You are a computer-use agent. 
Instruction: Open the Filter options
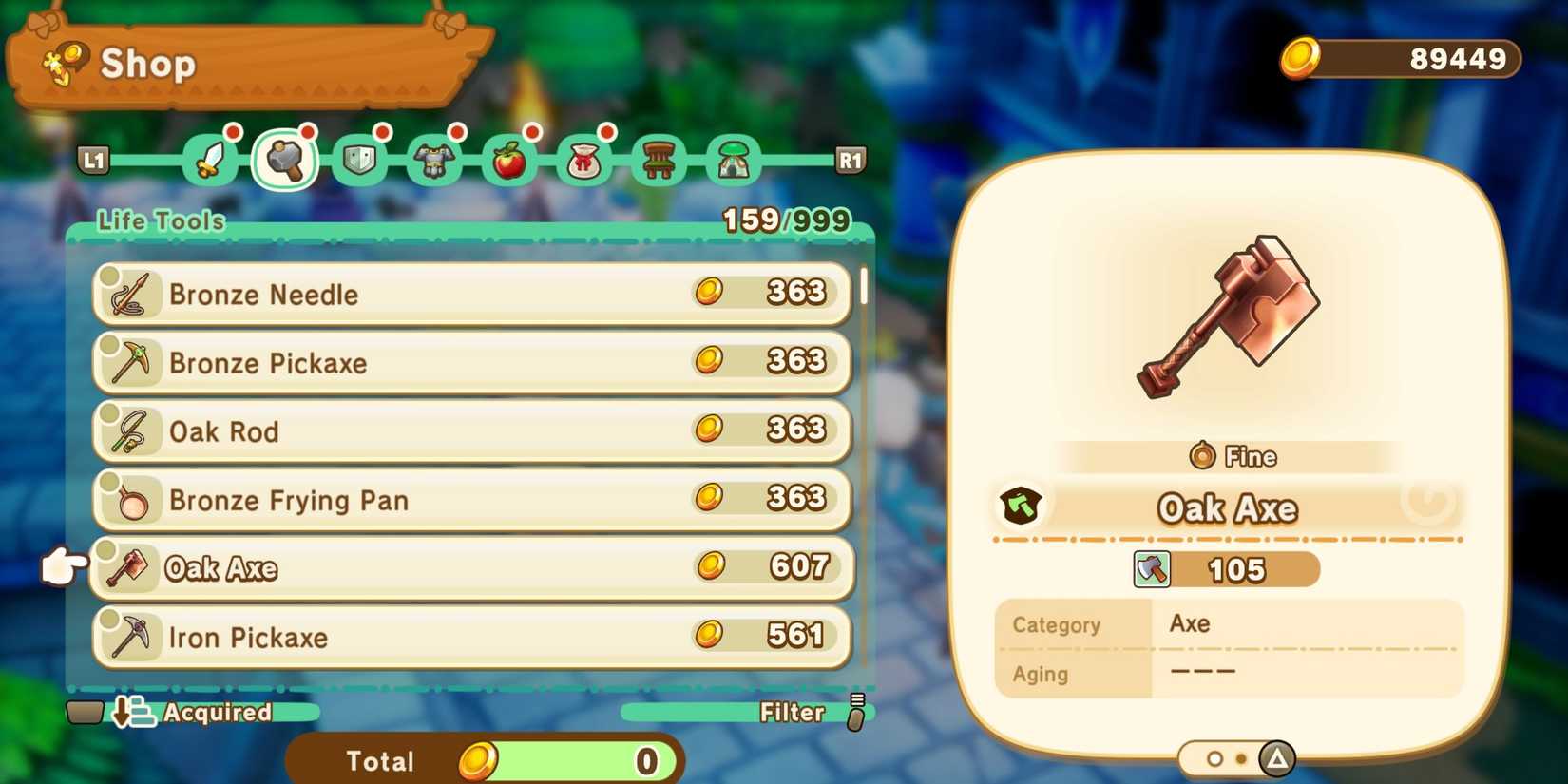[x=794, y=713]
